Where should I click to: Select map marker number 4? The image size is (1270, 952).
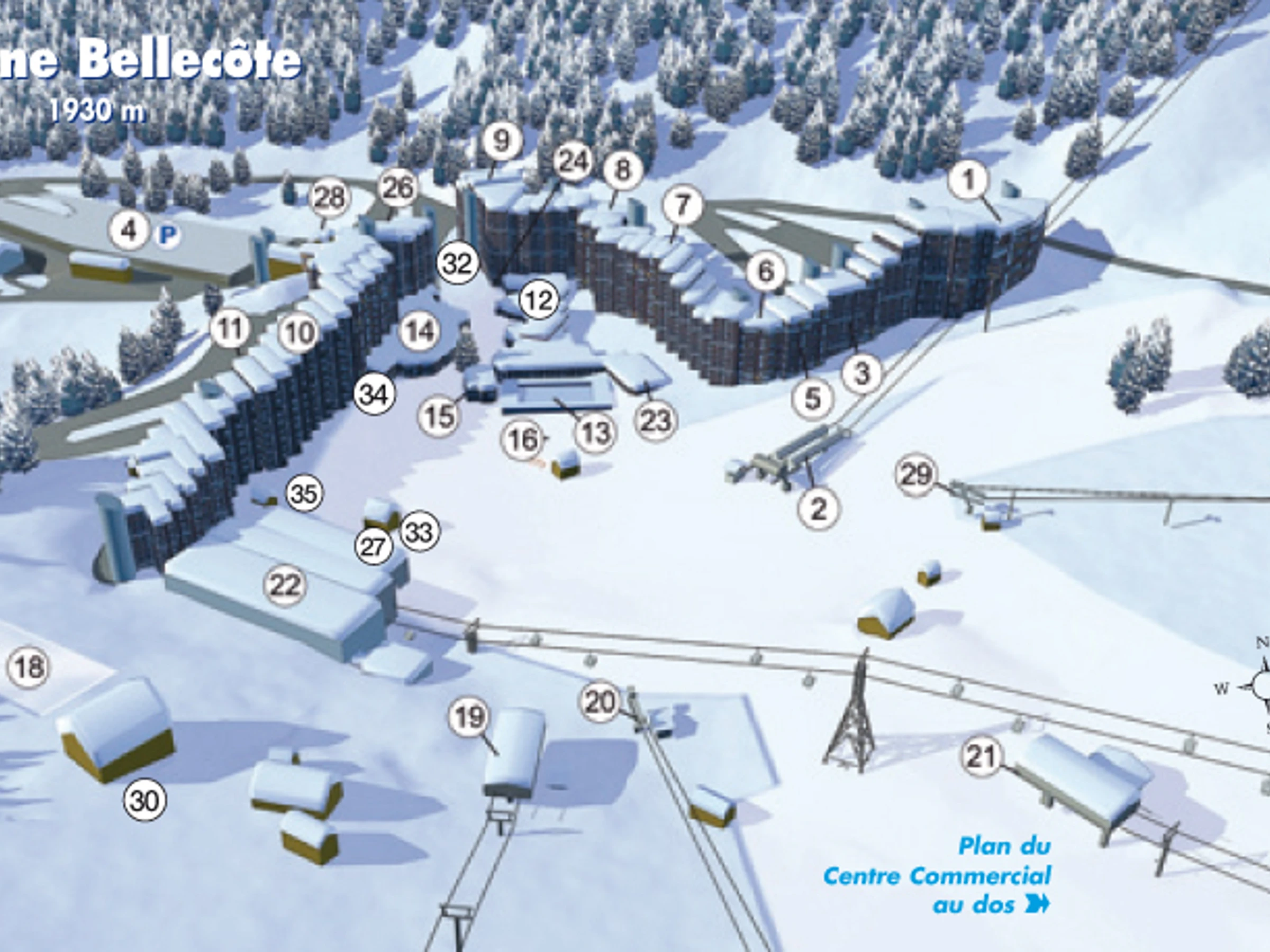[130, 231]
